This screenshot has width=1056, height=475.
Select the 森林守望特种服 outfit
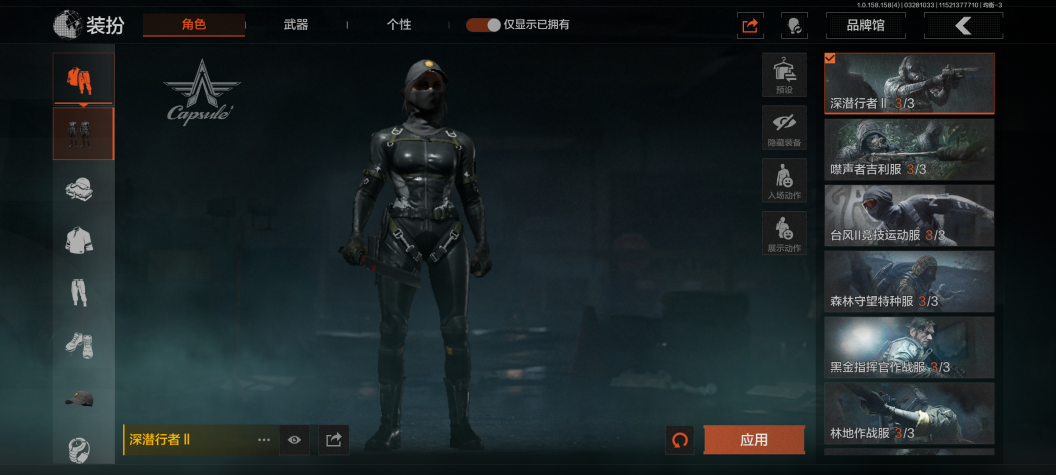pyautogui.click(x=909, y=281)
